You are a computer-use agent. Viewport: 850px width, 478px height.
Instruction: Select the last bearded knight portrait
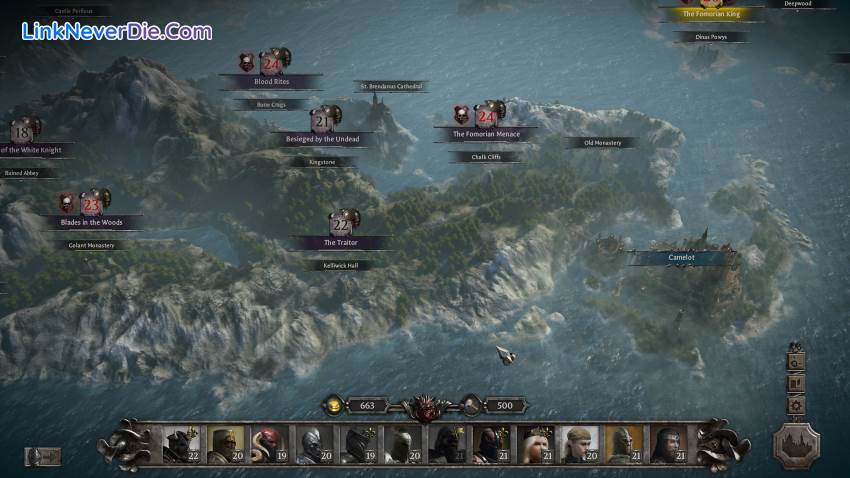point(667,445)
